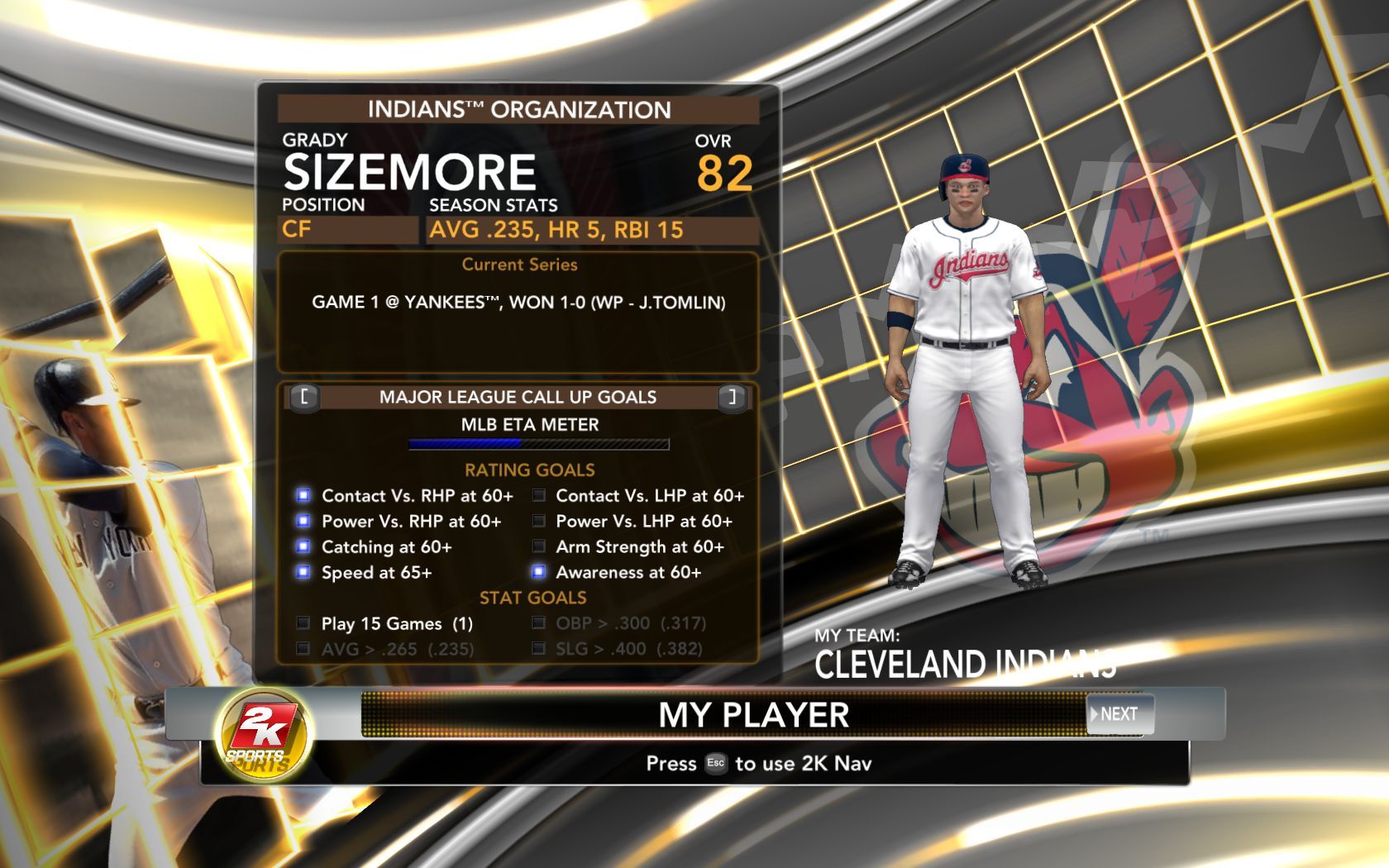Select the left bracket goals page arrow

point(304,397)
